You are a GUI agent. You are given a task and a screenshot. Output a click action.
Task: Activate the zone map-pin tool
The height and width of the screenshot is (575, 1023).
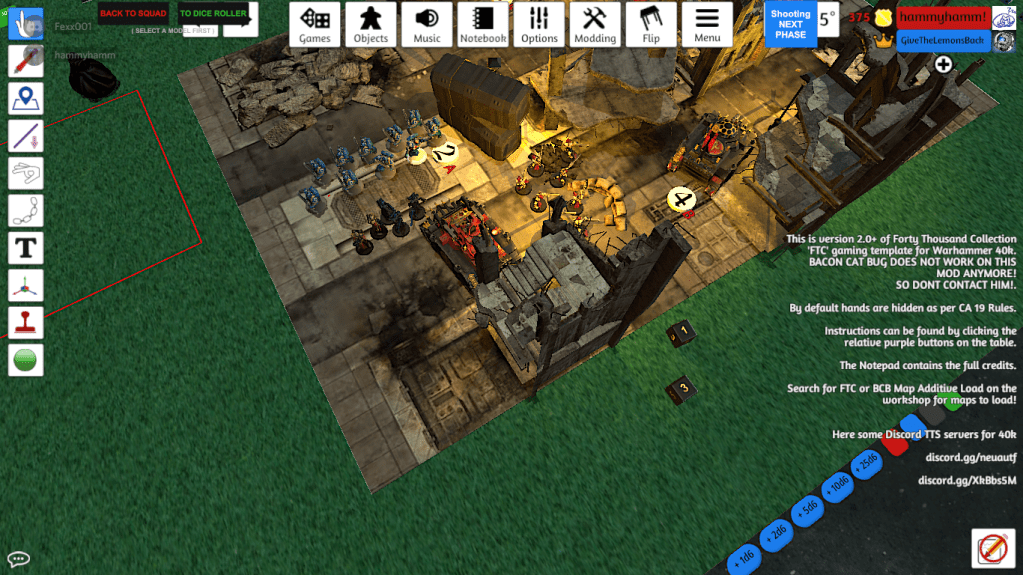[x=25, y=98]
